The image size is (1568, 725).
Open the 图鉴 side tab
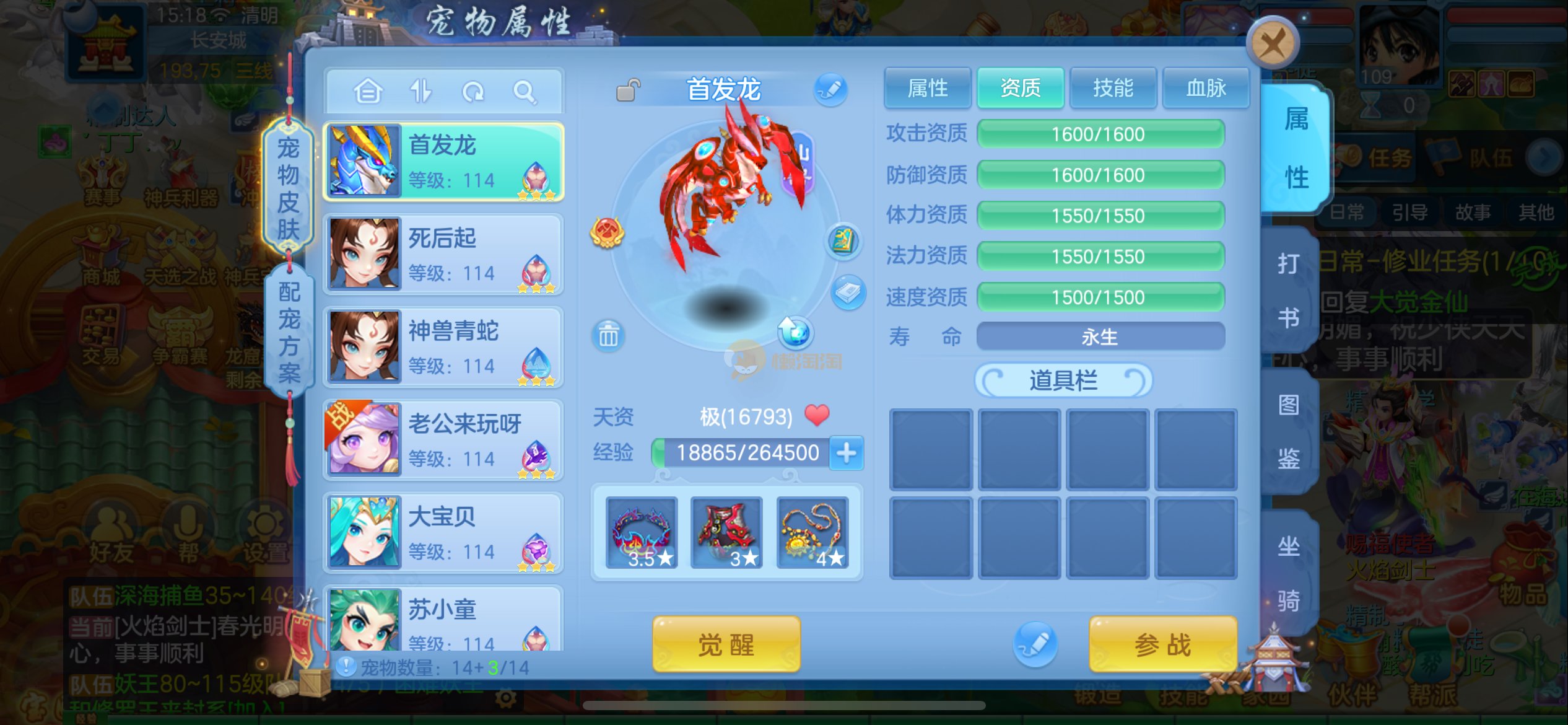point(1289,431)
